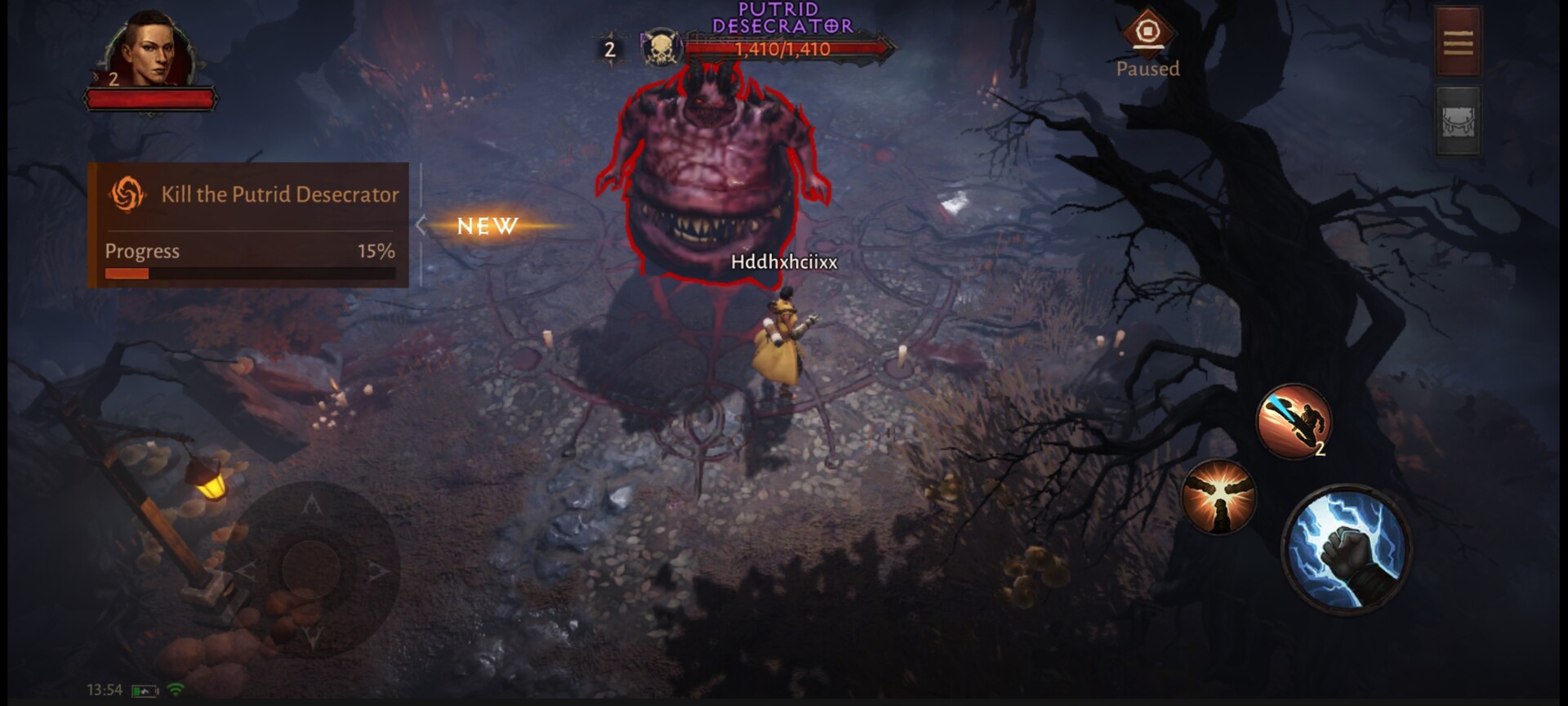1568x706 pixels.
Task: Select the Putrid Desecrator boss skull icon
Action: click(661, 49)
